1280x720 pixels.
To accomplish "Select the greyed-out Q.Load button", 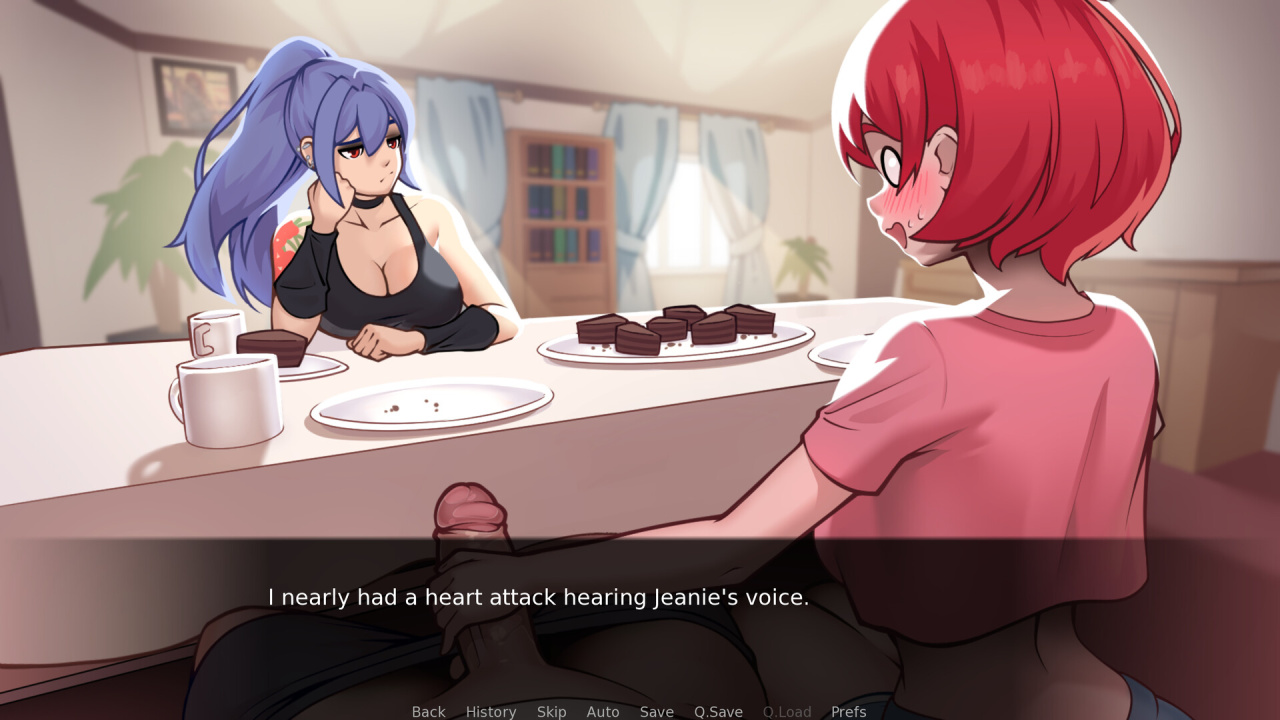I will [787, 711].
